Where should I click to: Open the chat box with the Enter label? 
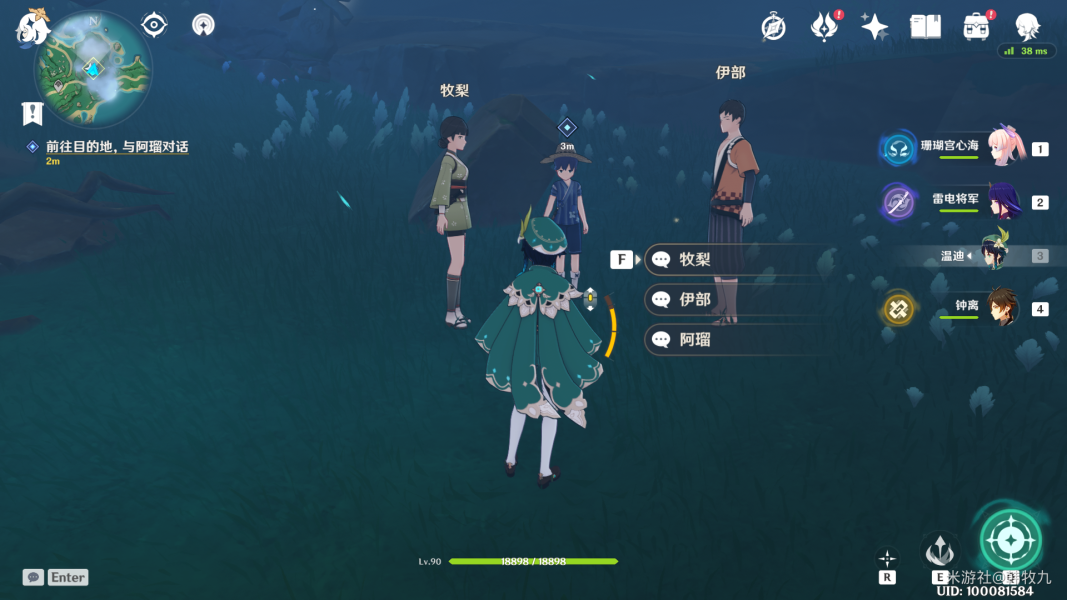coord(56,577)
